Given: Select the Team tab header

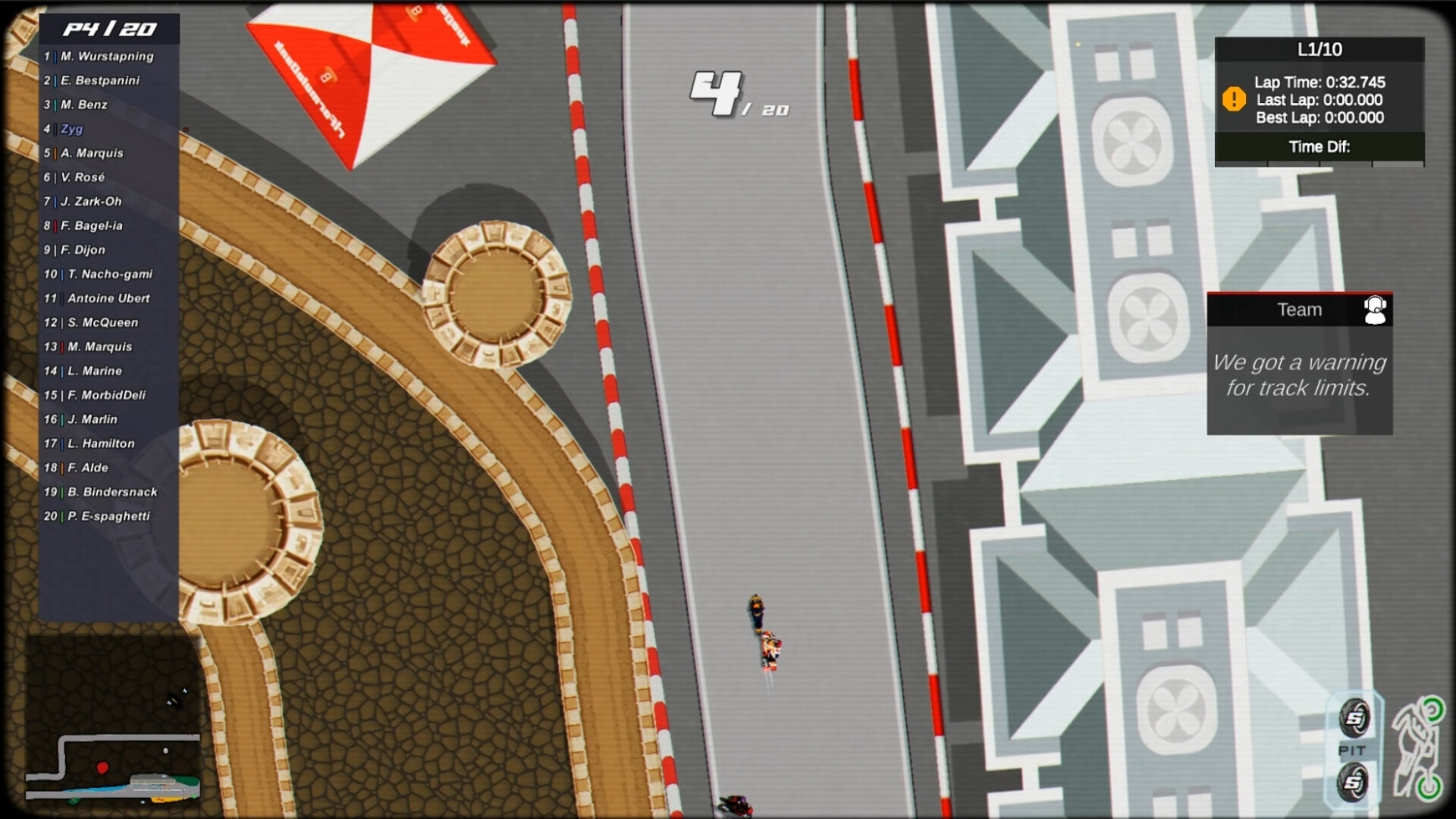Looking at the screenshot, I should (x=1299, y=309).
